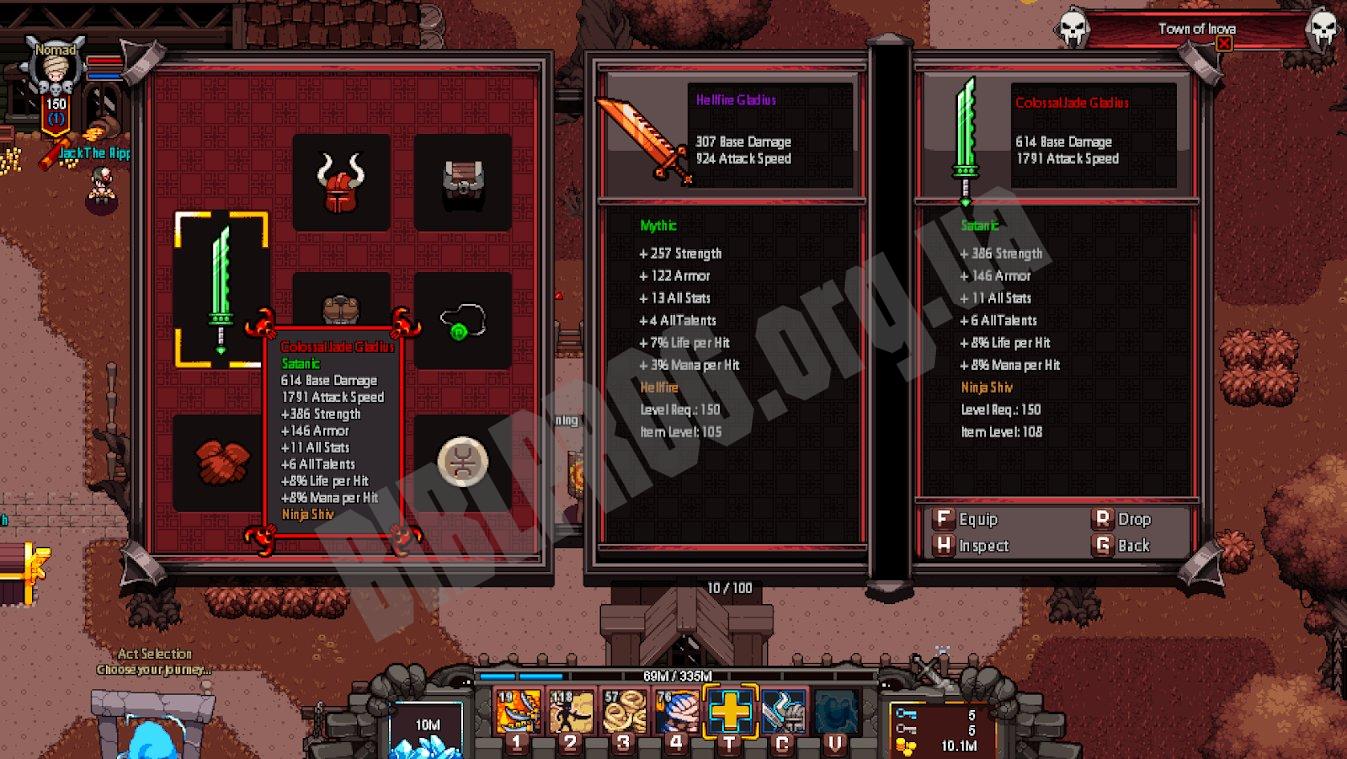
Task: Click the Hellfire Gladius sword thumbnail
Action: (644, 140)
